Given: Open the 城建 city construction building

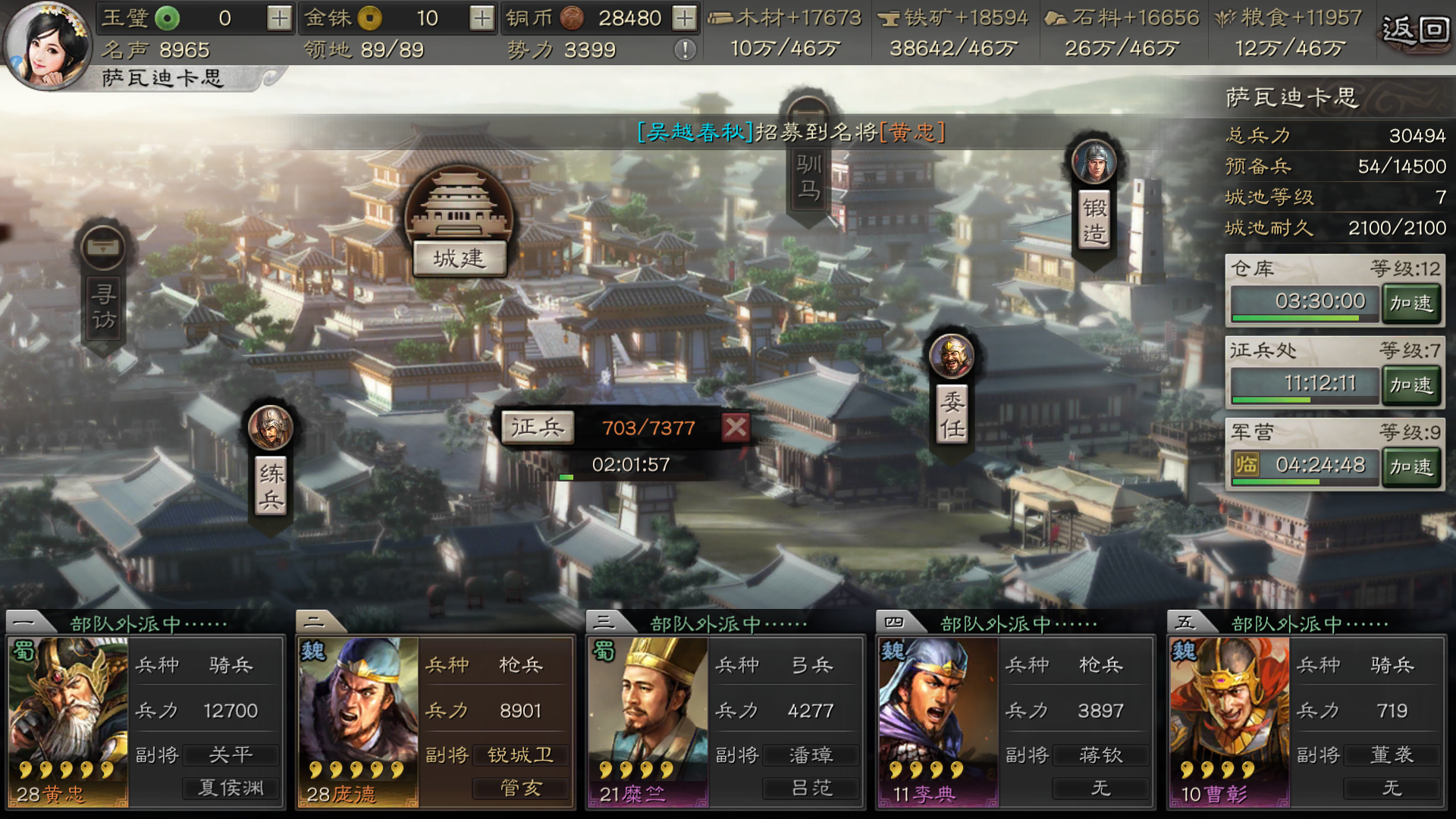Looking at the screenshot, I should (x=458, y=258).
